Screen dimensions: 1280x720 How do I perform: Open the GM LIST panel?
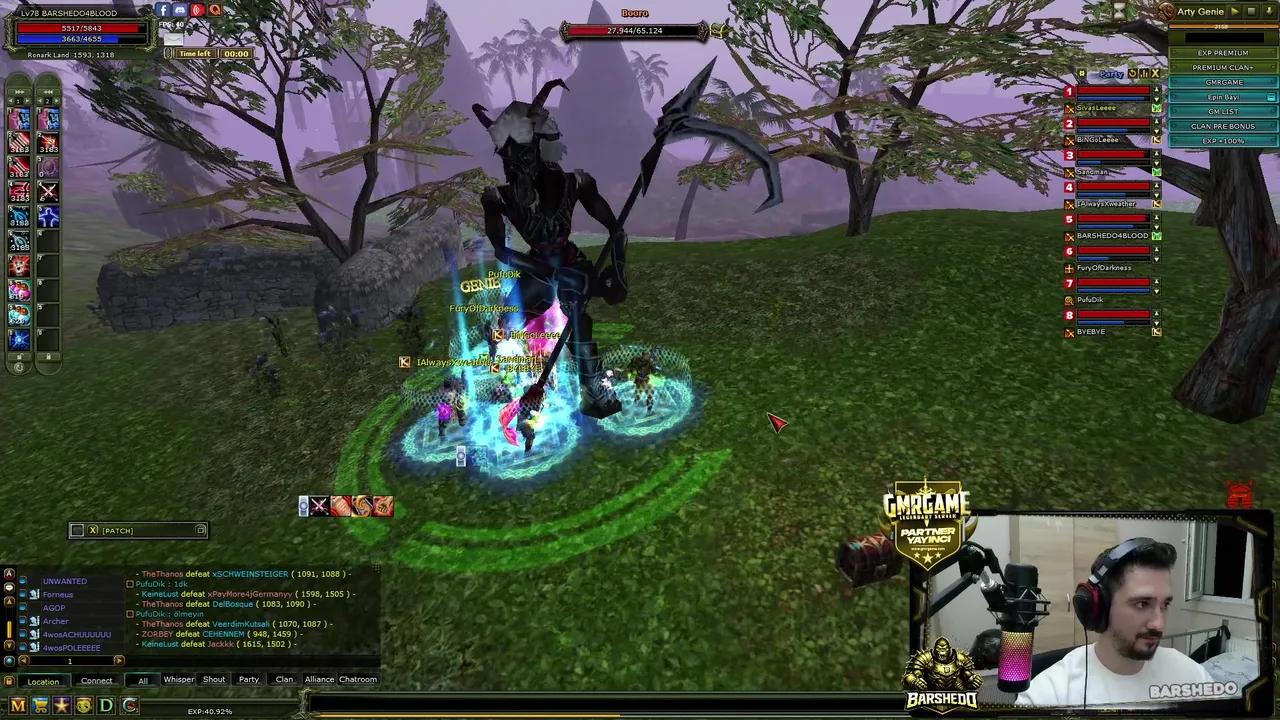coord(1222,111)
